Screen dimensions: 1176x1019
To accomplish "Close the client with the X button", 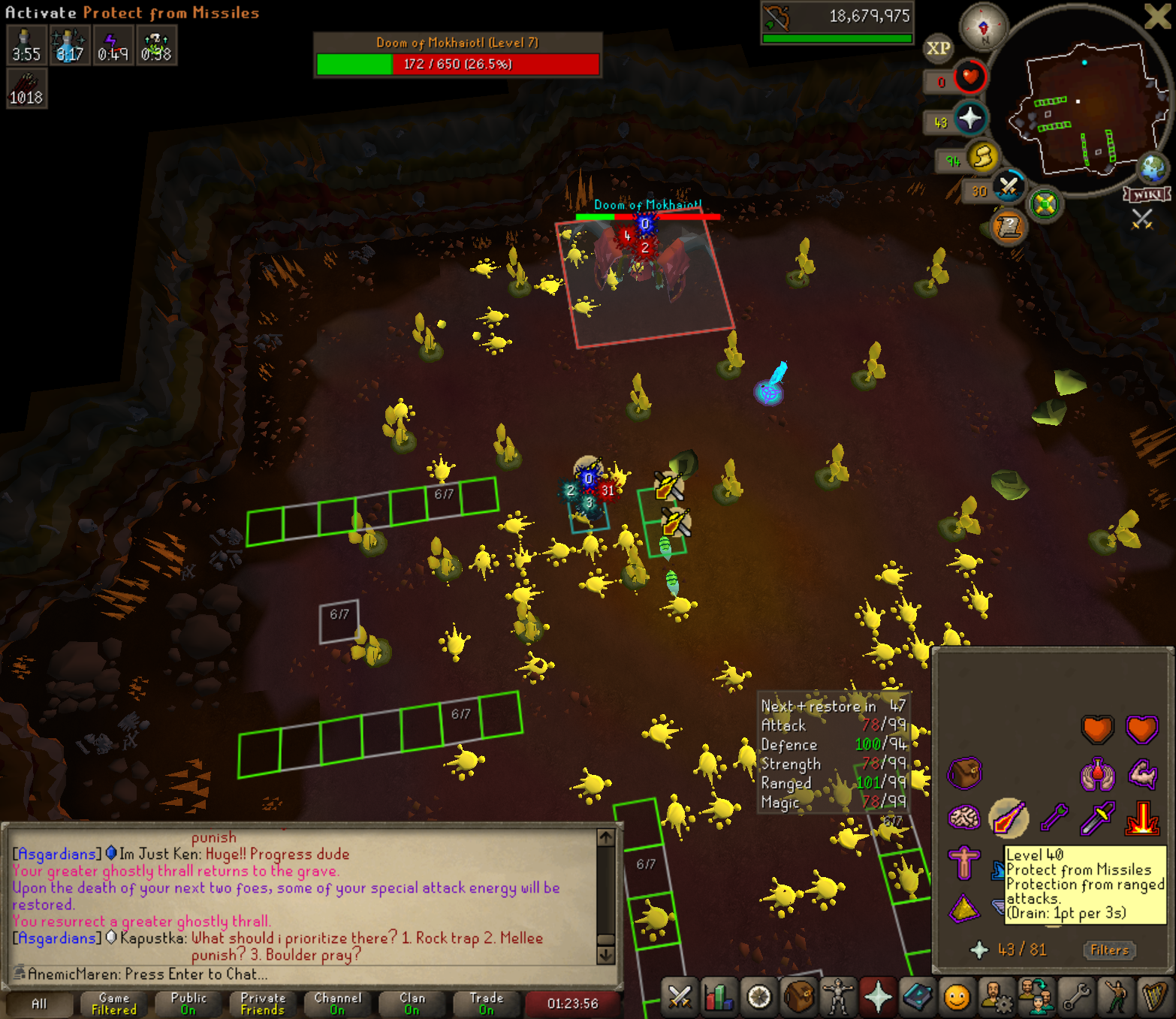I will click(x=1156, y=16).
